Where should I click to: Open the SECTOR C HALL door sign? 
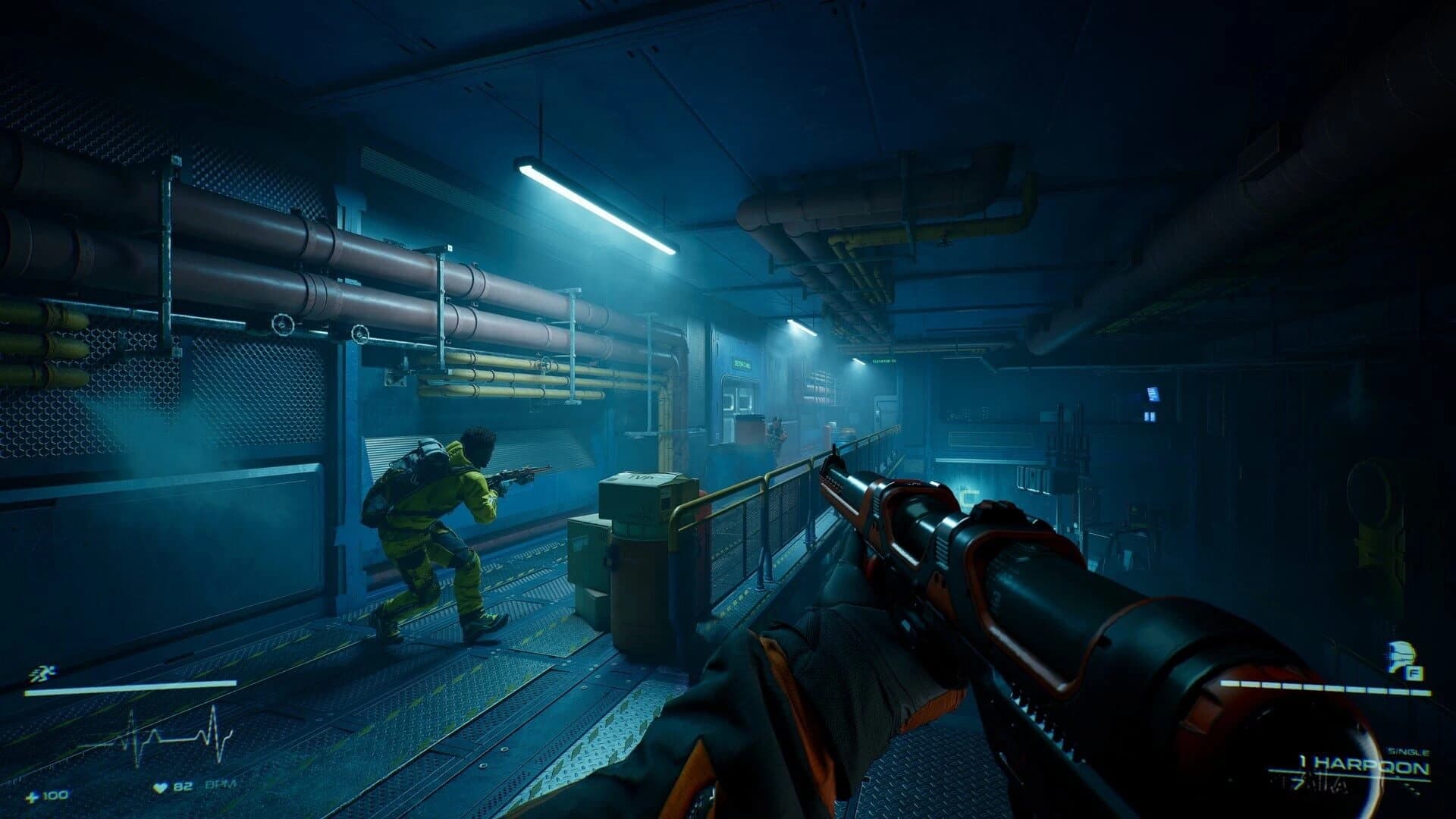tap(742, 364)
